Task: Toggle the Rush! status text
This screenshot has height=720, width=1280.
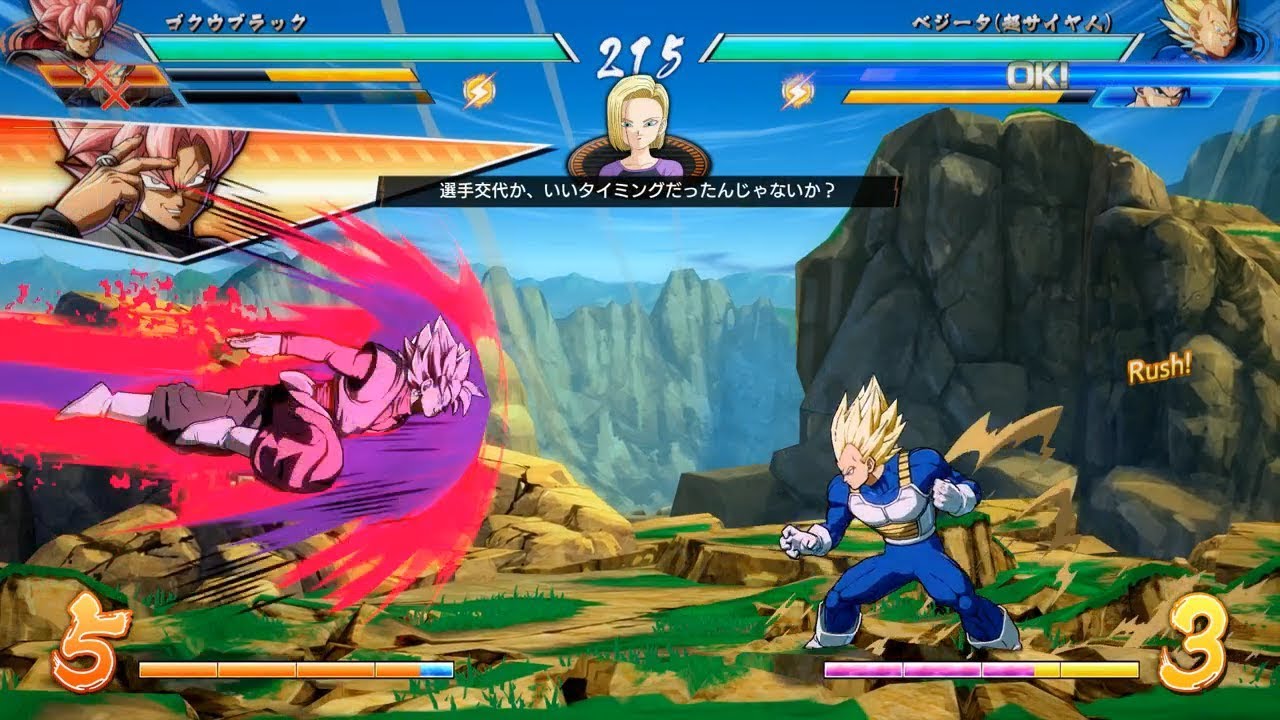Action: (x=1160, y=370)
